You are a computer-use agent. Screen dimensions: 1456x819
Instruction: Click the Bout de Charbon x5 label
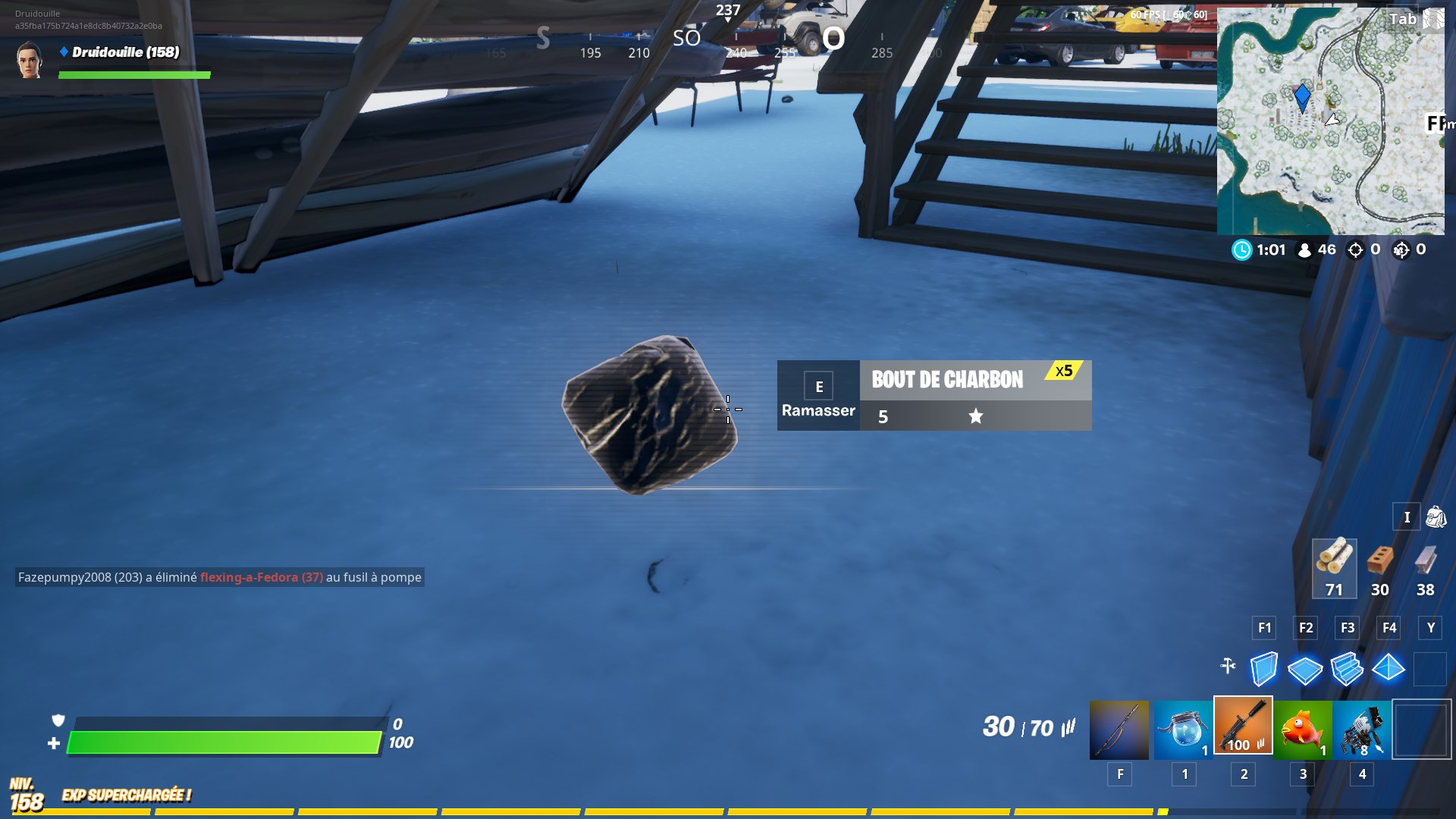[x=947, y=379]
